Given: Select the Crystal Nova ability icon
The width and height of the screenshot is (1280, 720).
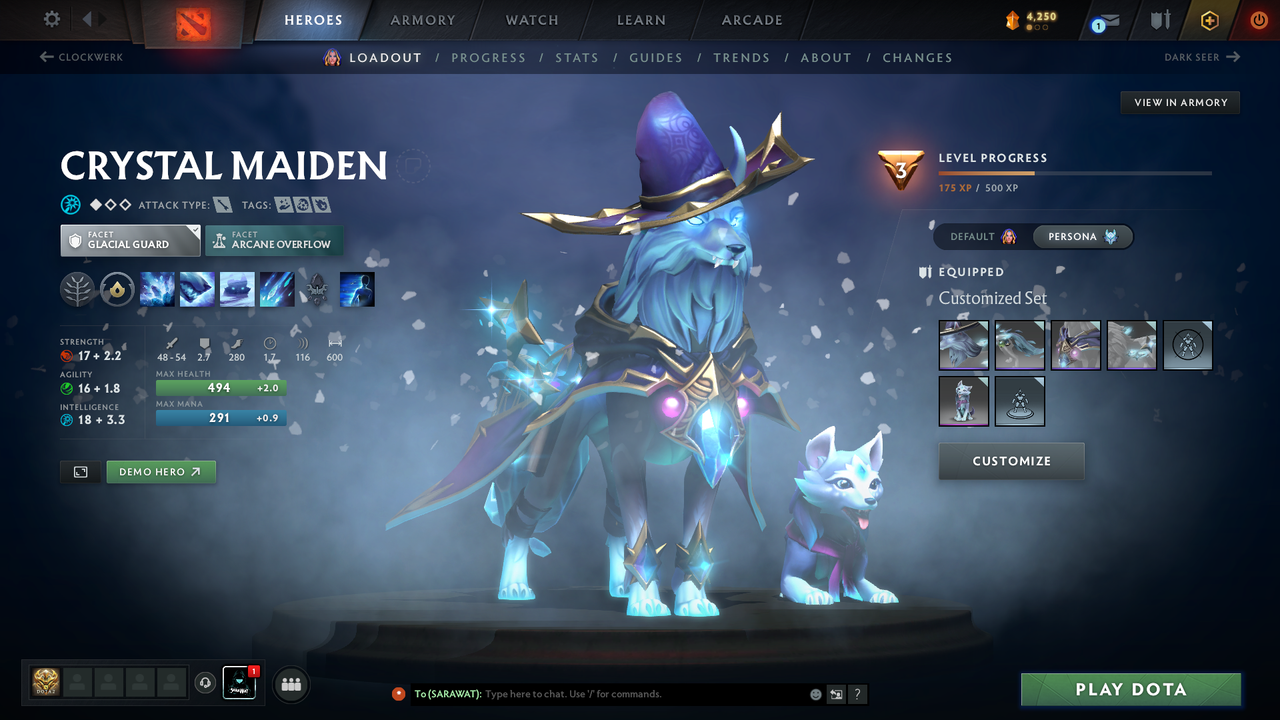Looking at the screenshot, I should (157, 289).
